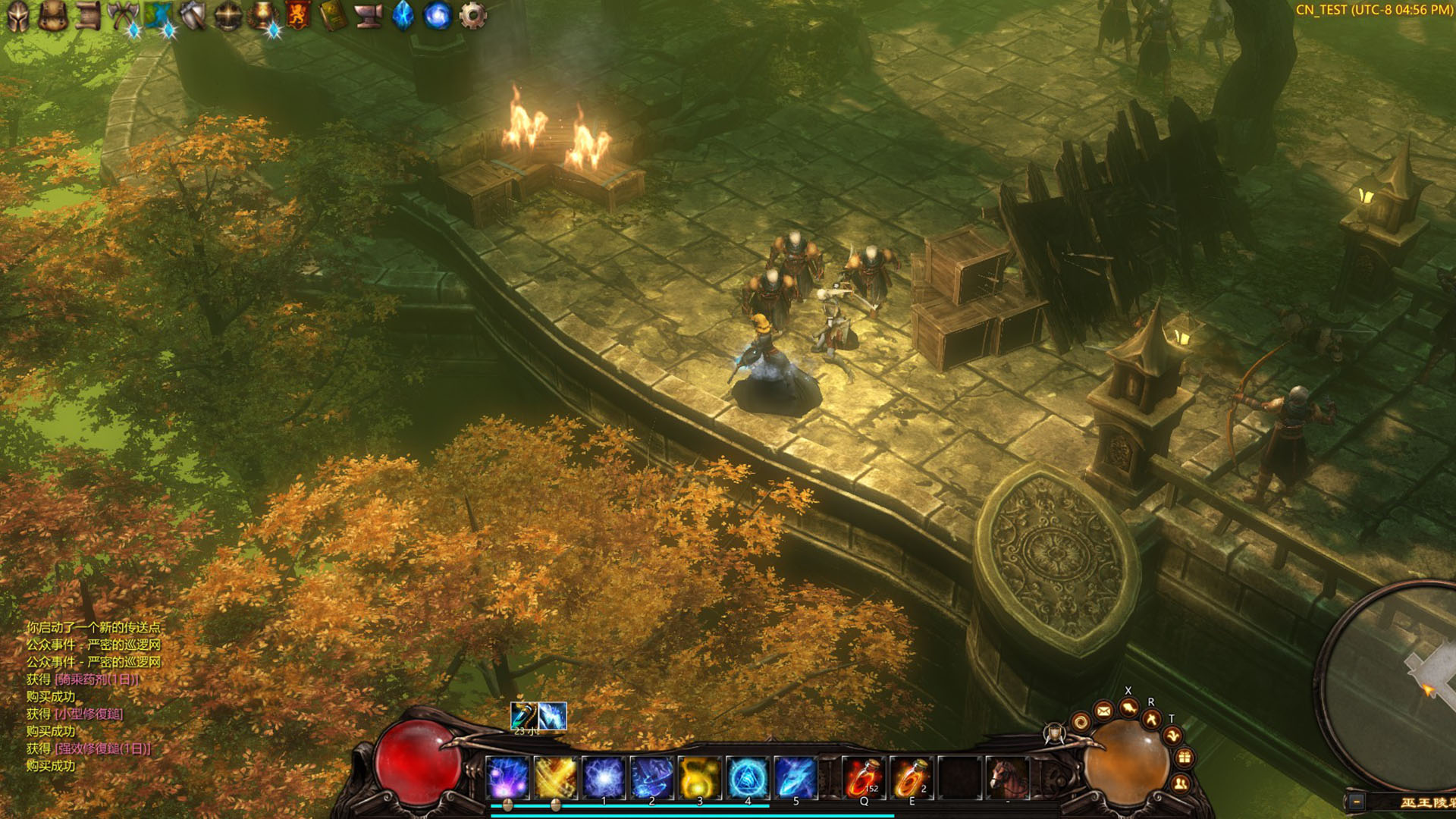Open the friends list in the radial menu
The height and width of the screenshot is (819, 1456).
pos(1181,783)
